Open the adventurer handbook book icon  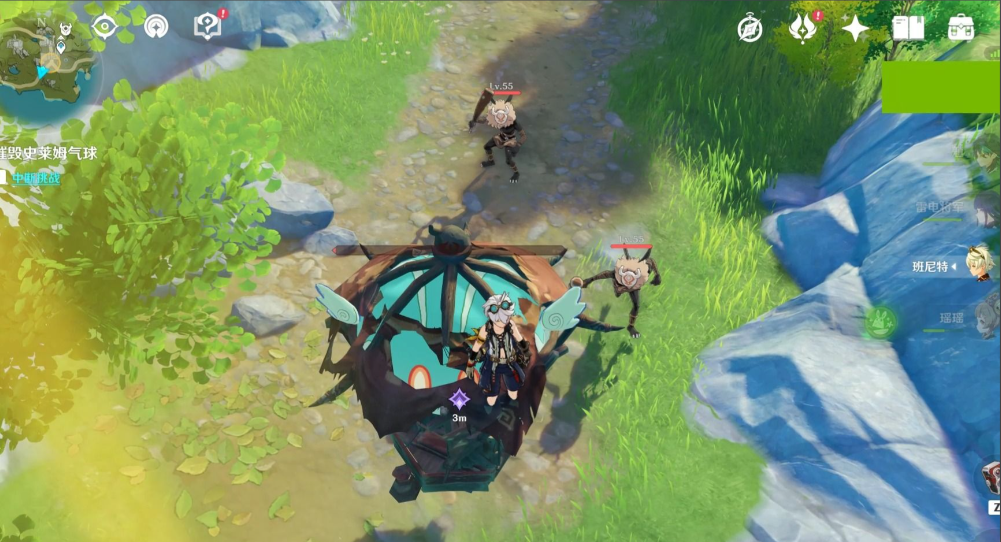(908, 28)
